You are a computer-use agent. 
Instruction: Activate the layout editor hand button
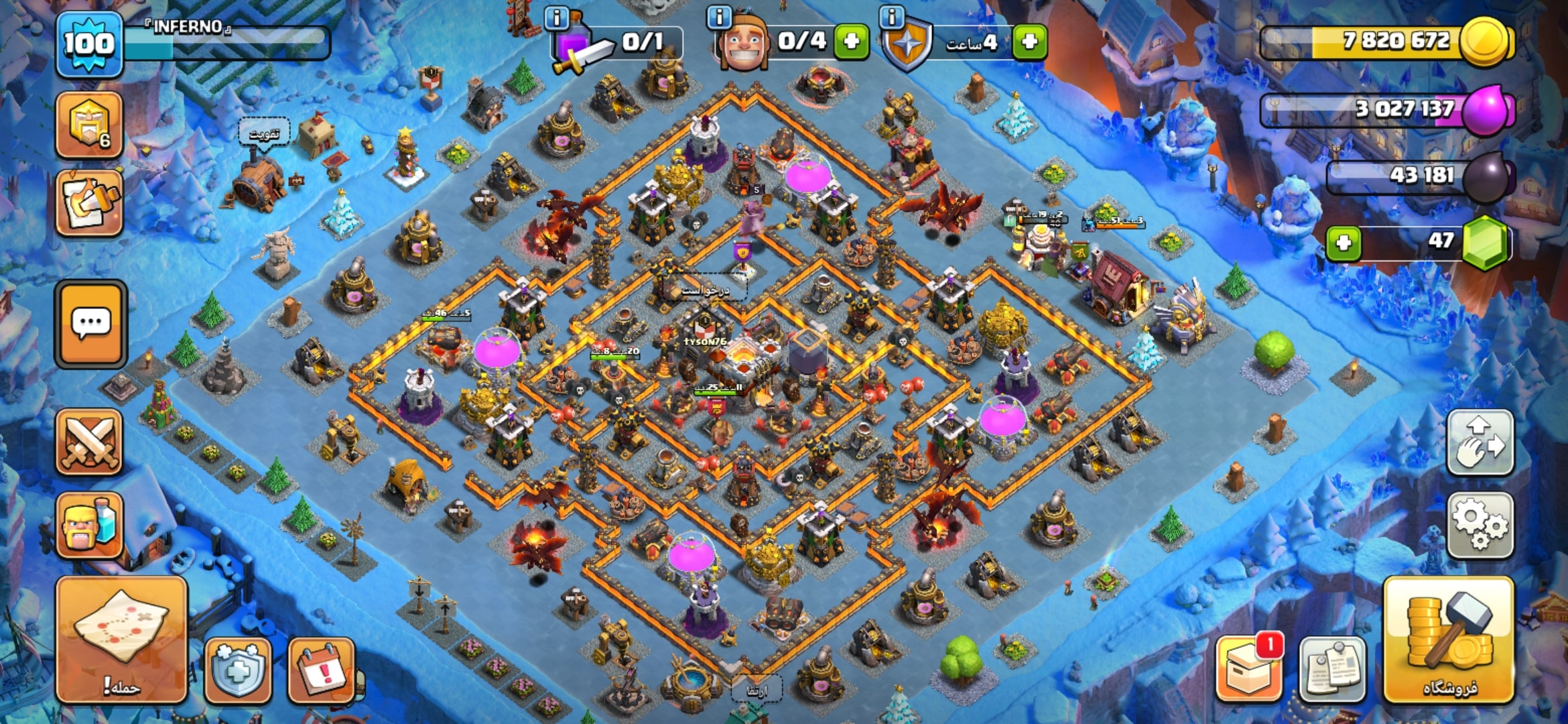pyautogui.click(x=1480, y=442)
